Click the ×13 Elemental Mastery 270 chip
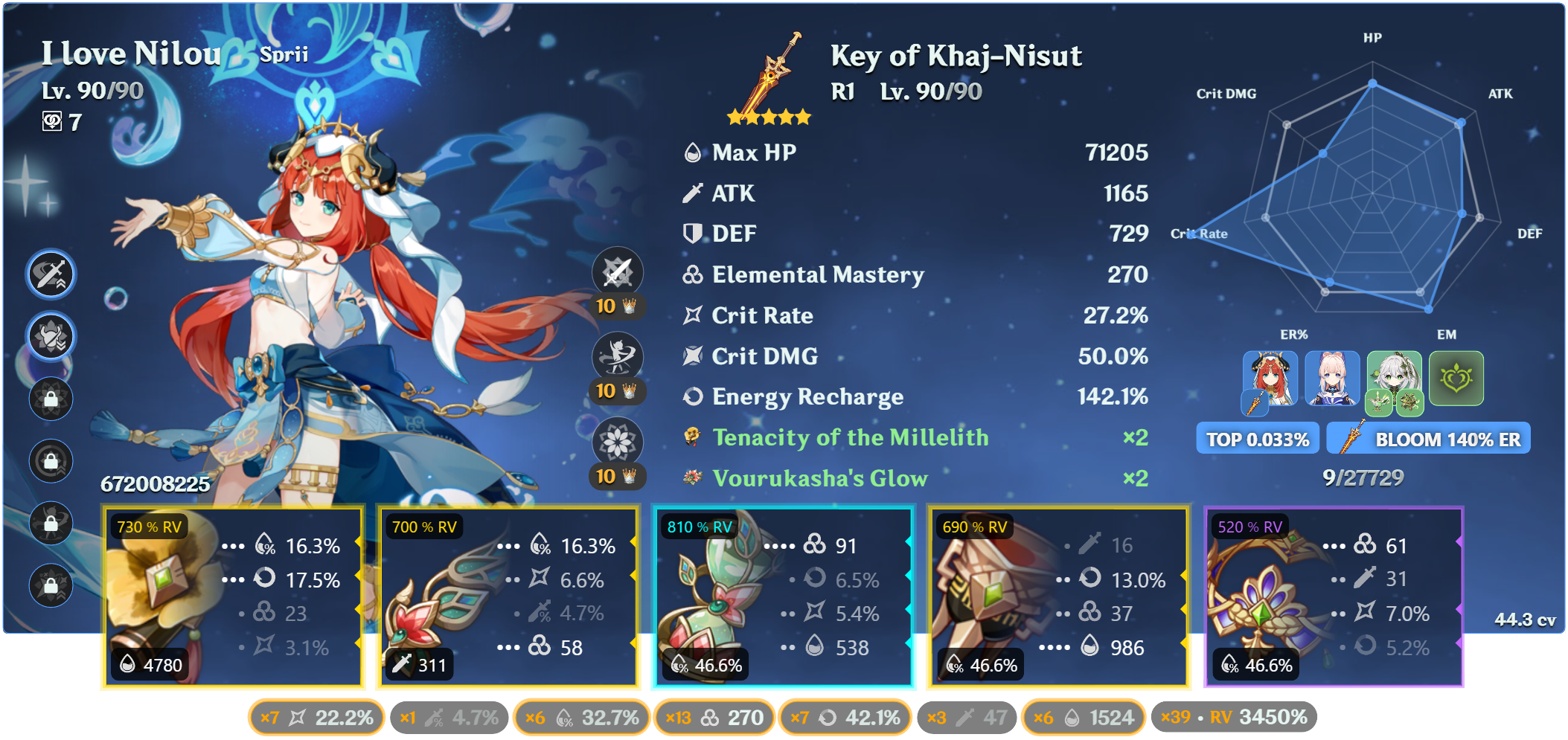Image resolution: width=1568 pixels, height=740 pixels. [714, 717]
